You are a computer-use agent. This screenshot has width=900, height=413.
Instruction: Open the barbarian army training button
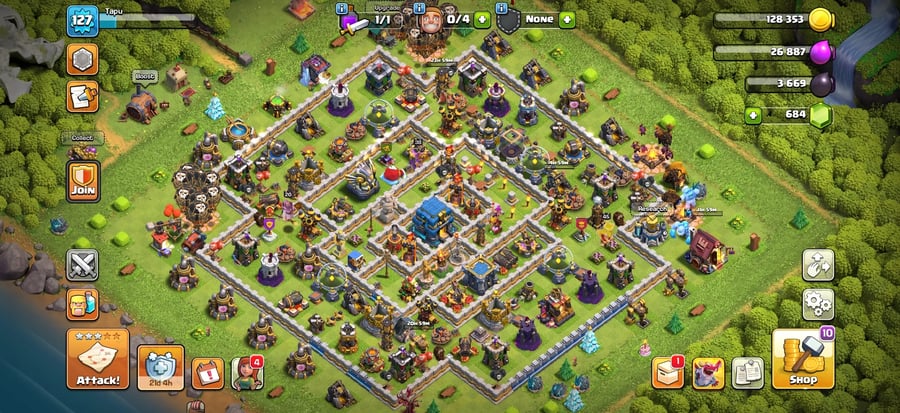(x=81, y=305)
